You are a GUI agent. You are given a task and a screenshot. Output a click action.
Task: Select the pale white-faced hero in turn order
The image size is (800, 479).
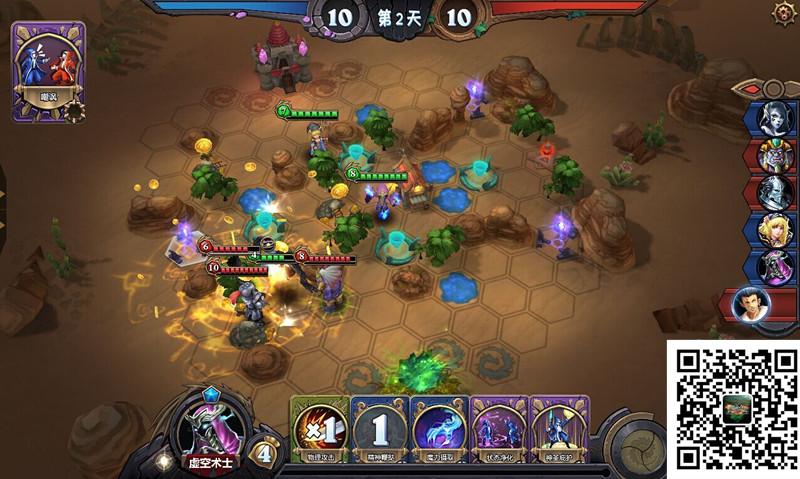click(774, 118)
